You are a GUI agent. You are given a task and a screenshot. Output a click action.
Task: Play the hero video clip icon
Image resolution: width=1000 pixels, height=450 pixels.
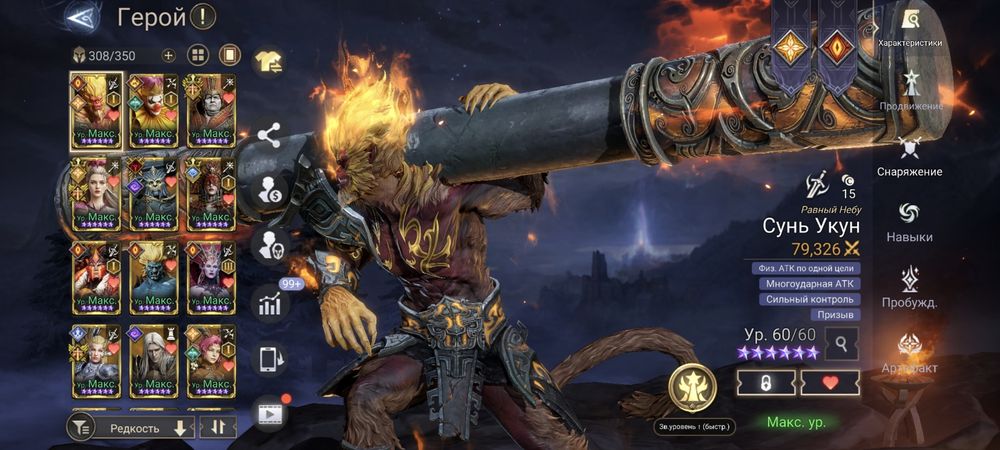point(268,412)
